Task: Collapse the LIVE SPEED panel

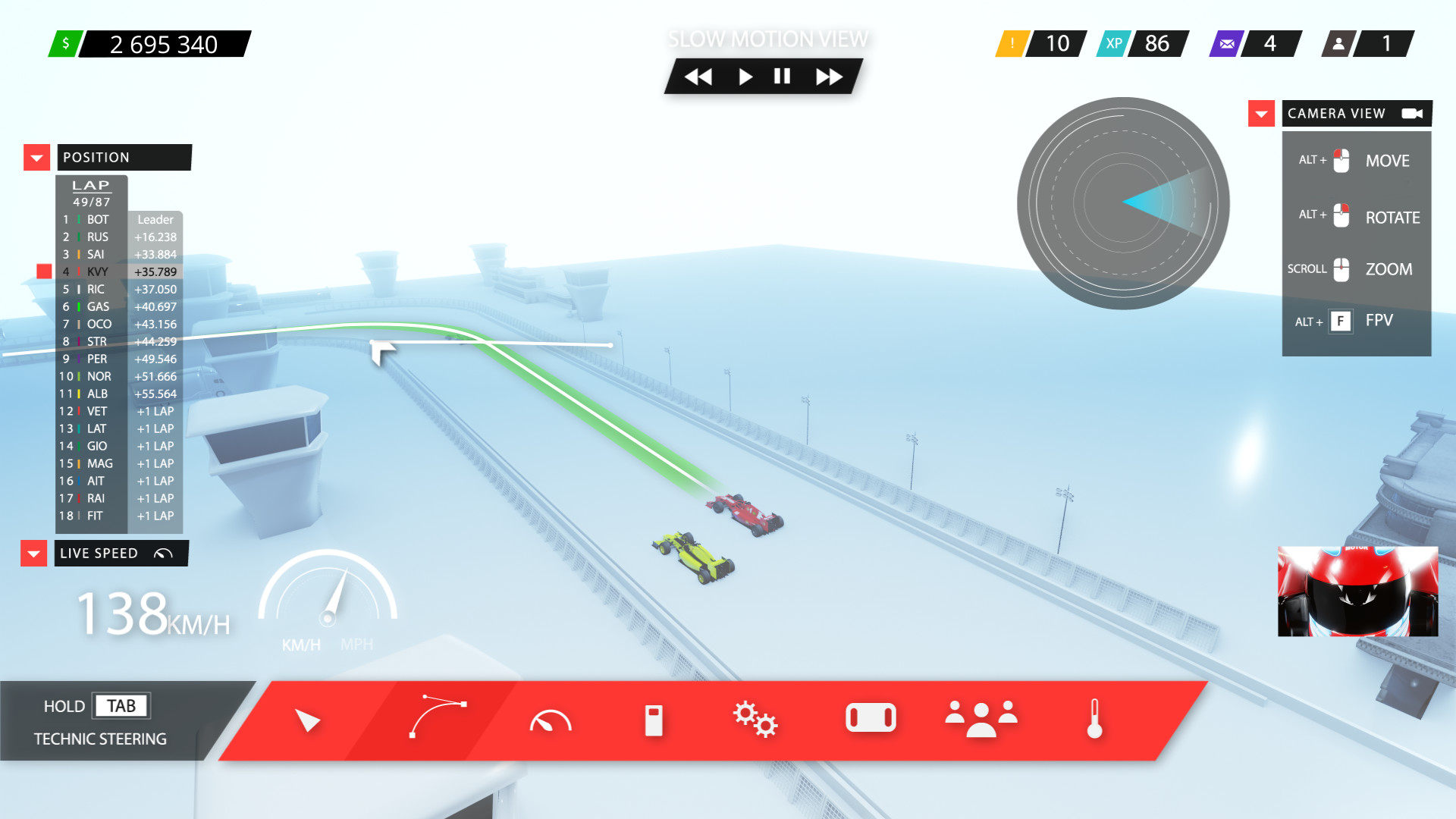Action: click(33, 554)
